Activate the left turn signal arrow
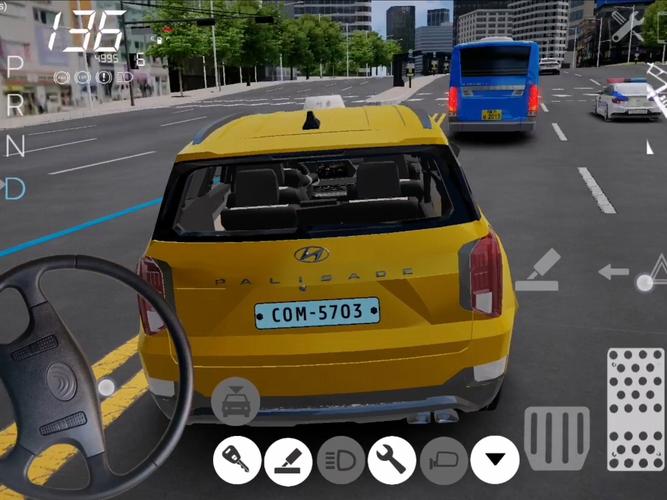 (x=613, y=271)
